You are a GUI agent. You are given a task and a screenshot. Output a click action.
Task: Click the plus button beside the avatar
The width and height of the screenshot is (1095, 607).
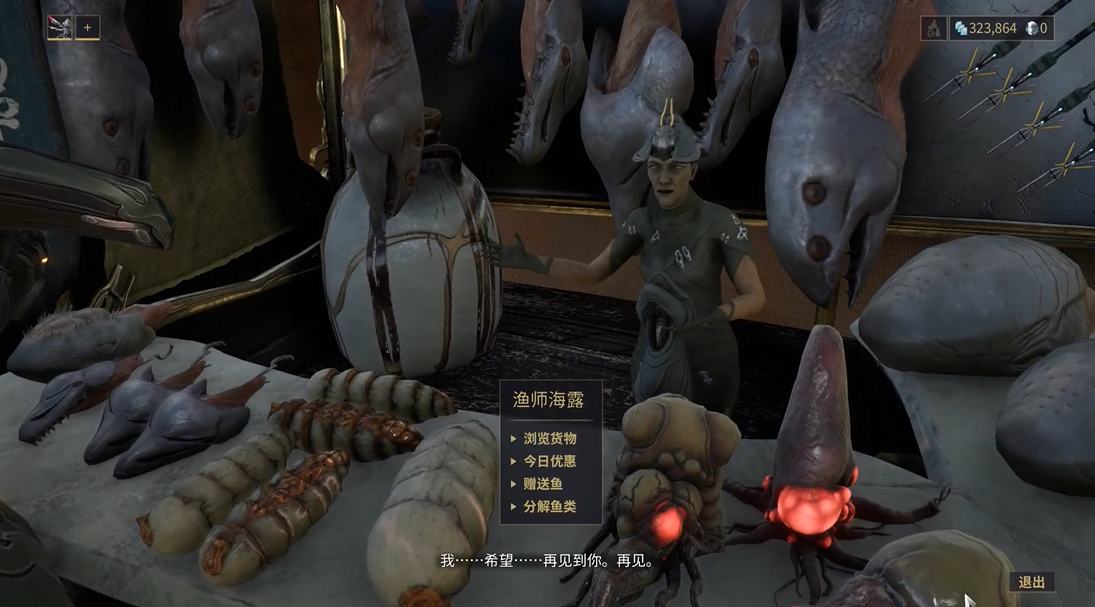[x=88, y=28]
